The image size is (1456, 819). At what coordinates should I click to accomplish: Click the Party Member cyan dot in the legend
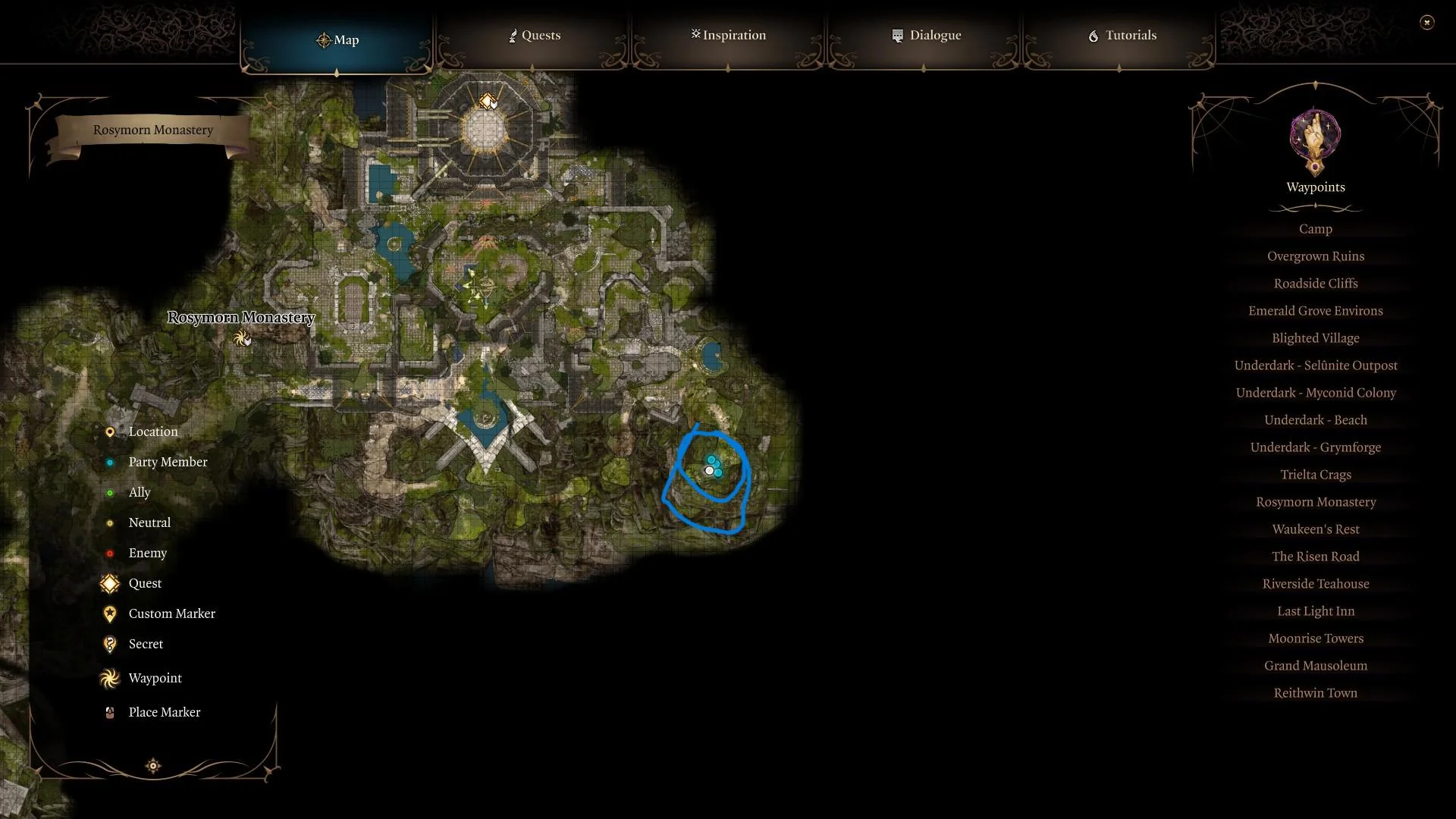(x=110, y=462)
